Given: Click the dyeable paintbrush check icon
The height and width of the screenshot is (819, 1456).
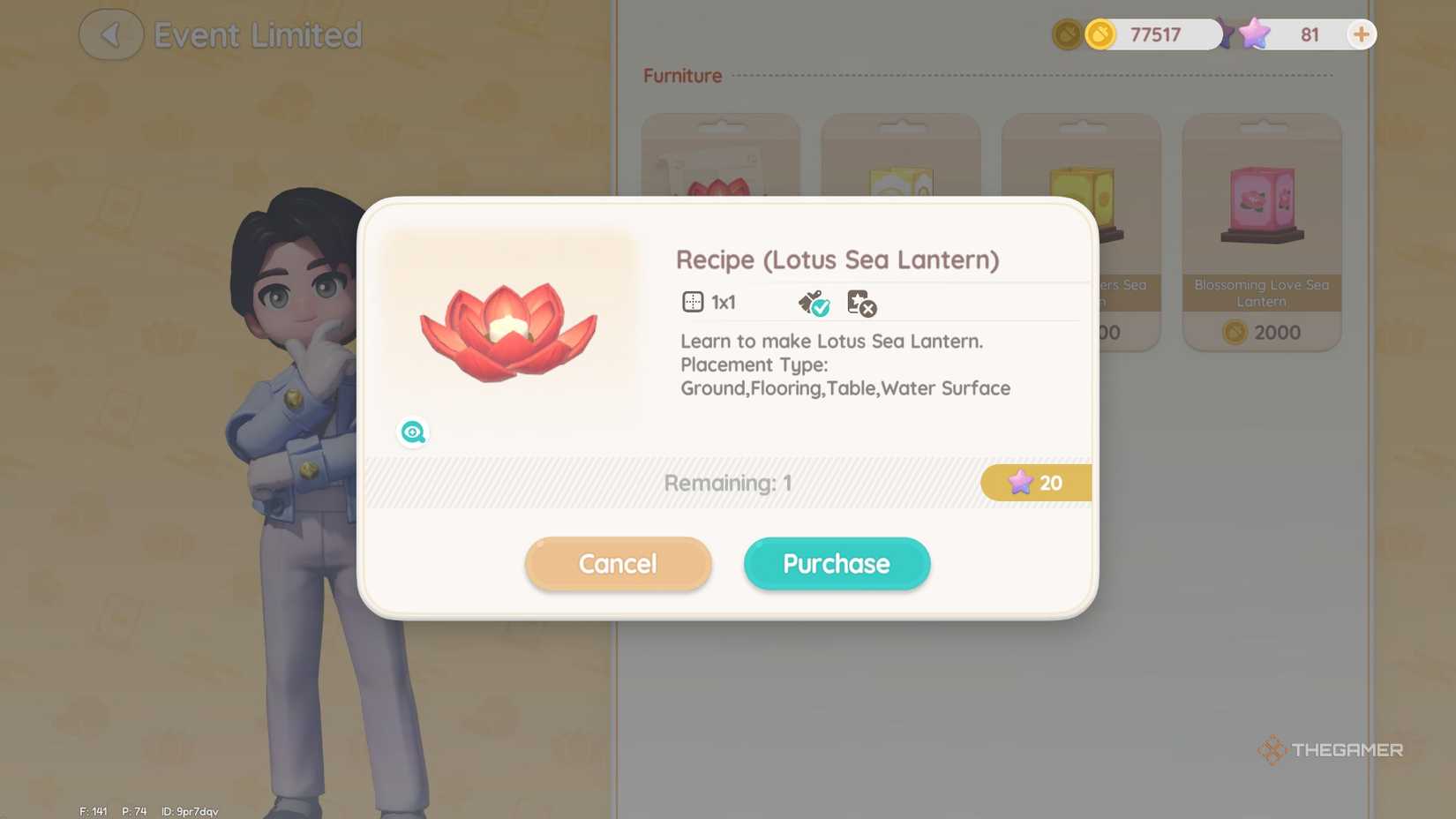Looking at the screenshot, I should click(813, 302).
